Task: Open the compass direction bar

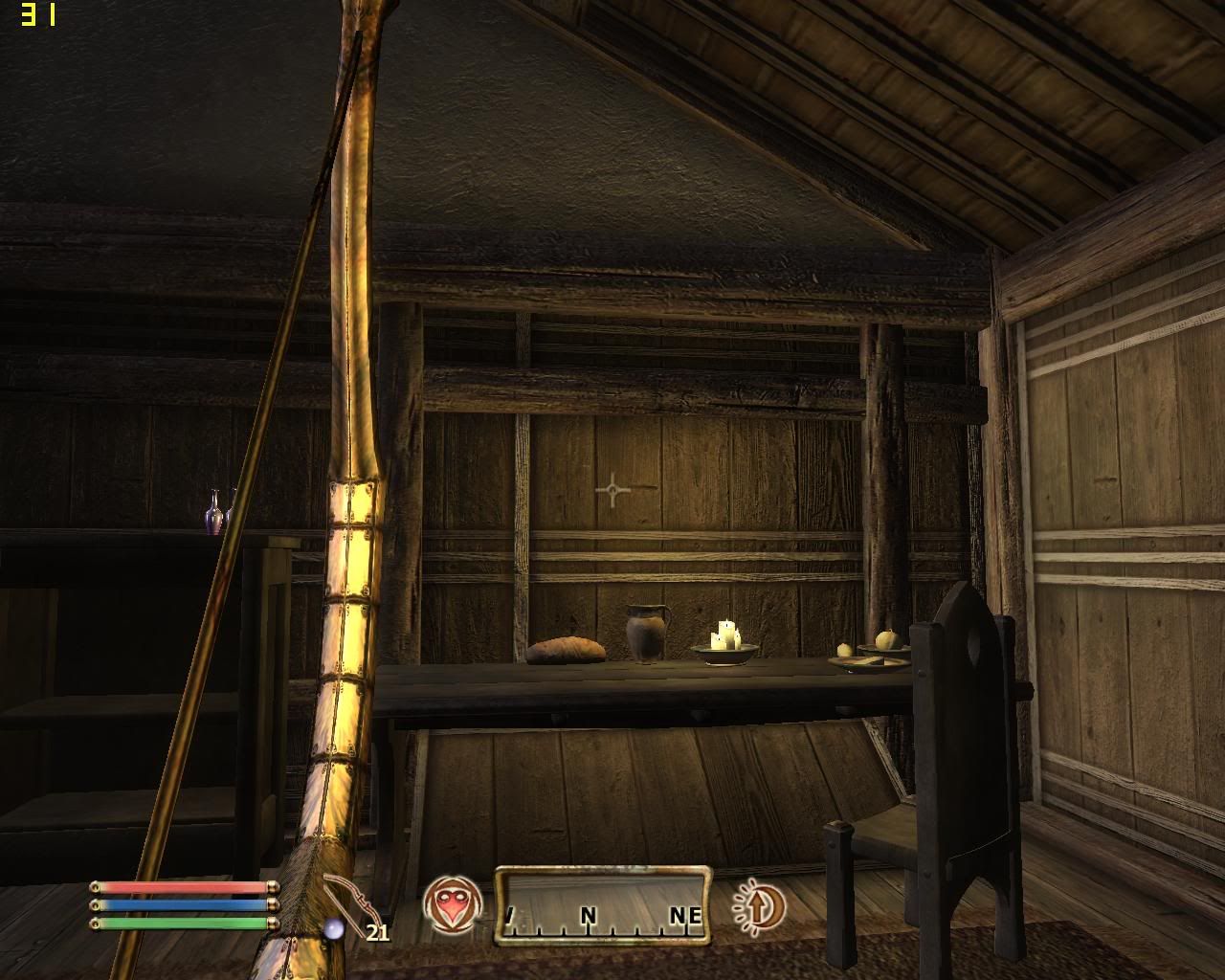Action: pos(603,905)
